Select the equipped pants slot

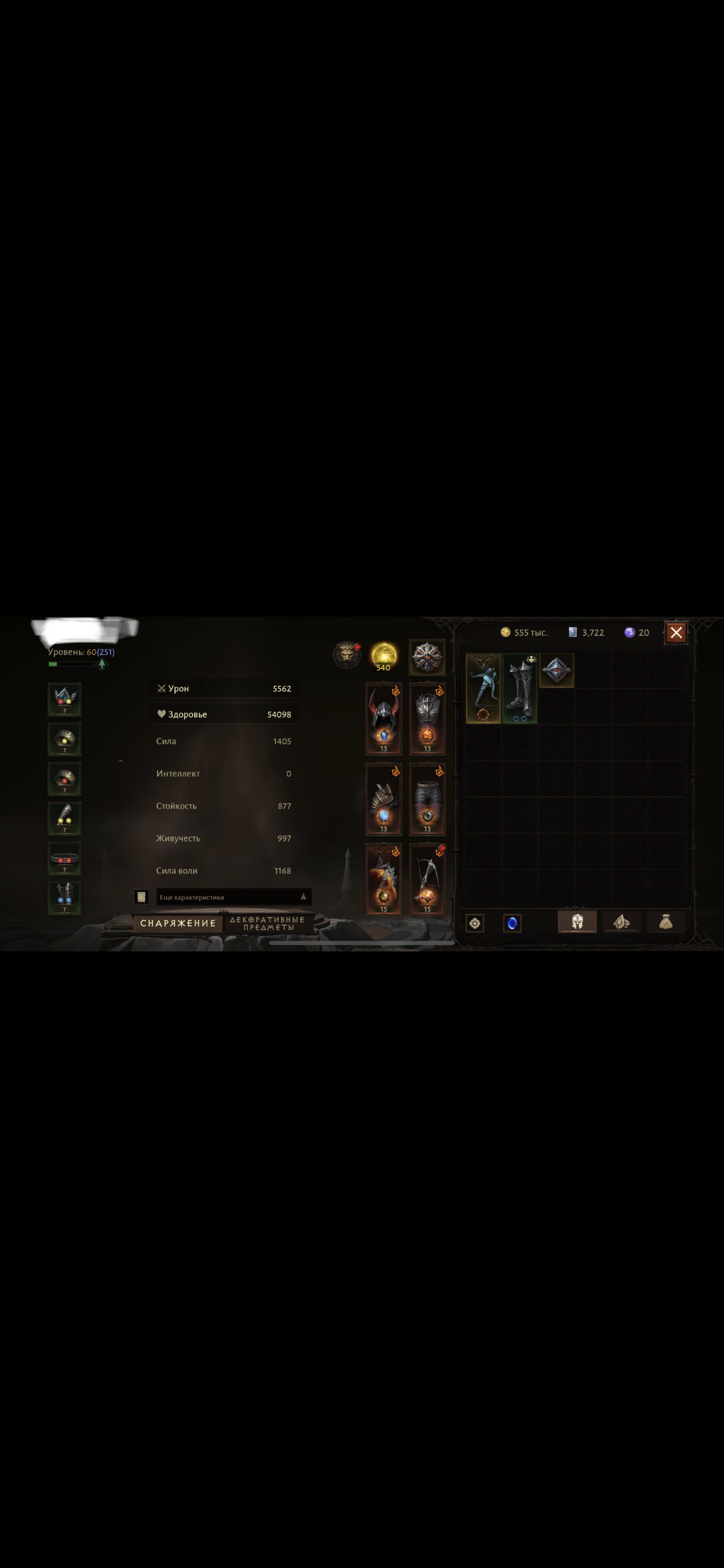pos(427,799)
